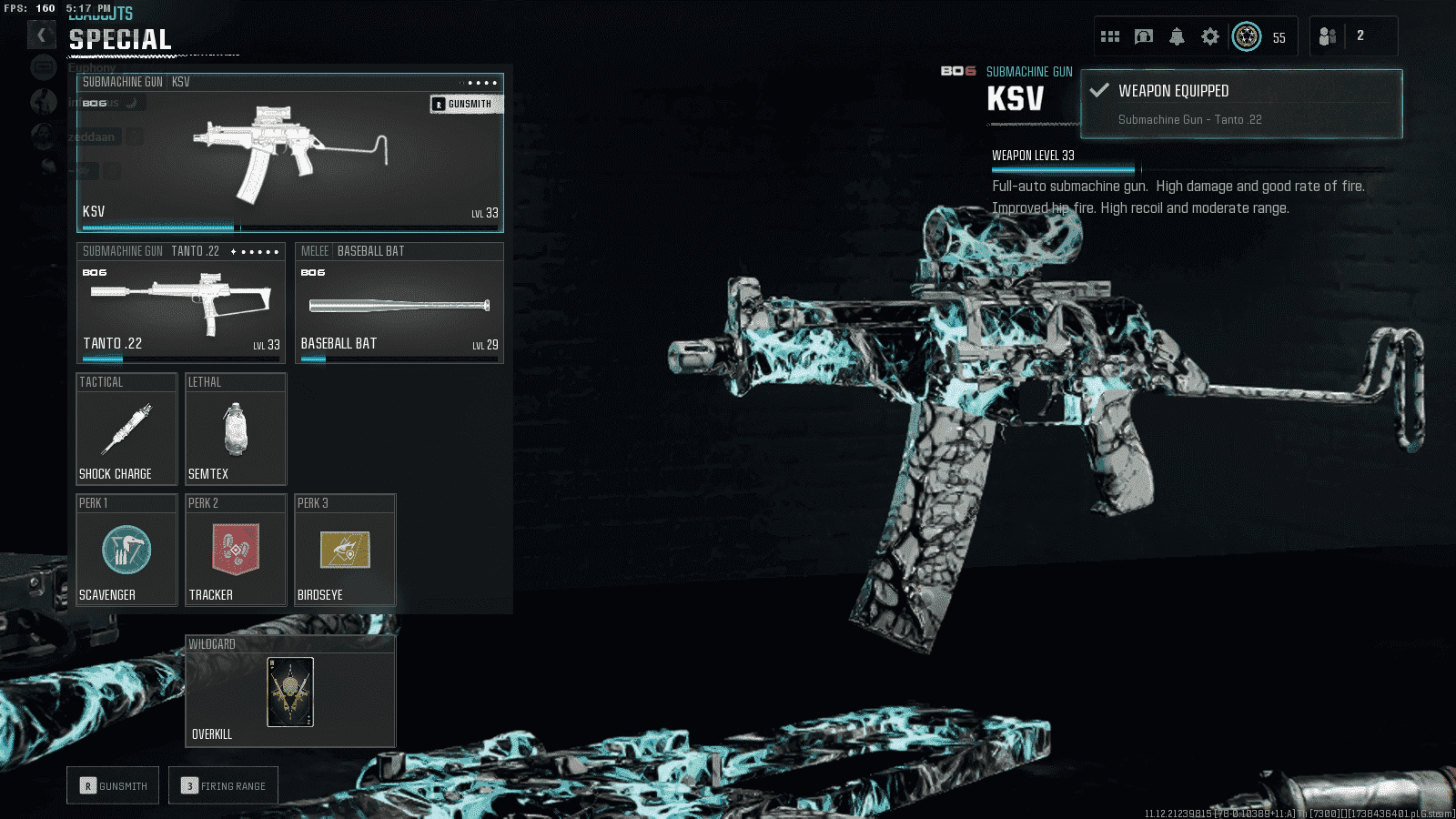This screenshot has height=819, width=1456.
Task: Open the Semtex lethal slot
Action: click(236, 430)
